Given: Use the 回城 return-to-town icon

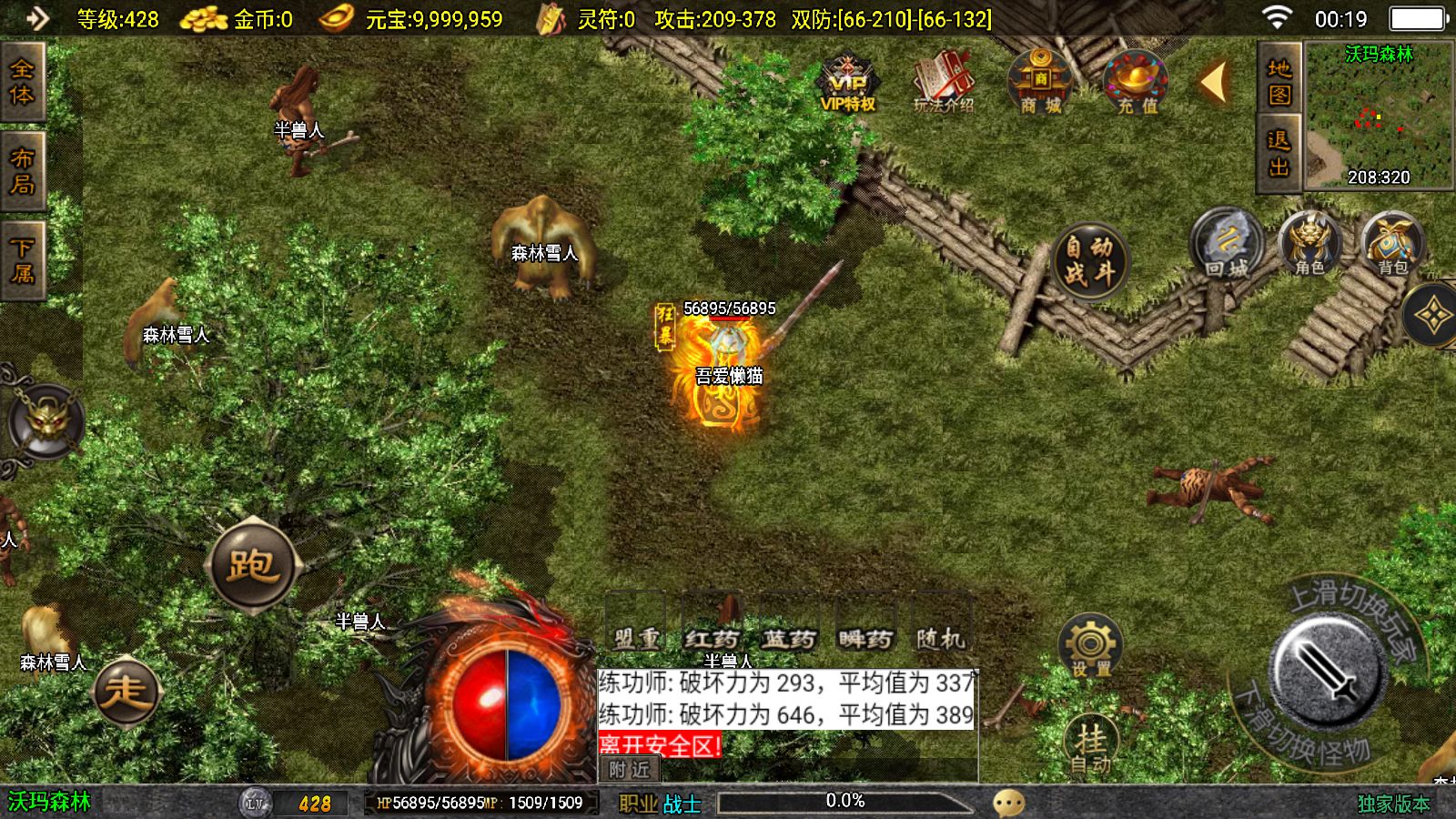Looking at the screenshot, I should click(1226, 244).
